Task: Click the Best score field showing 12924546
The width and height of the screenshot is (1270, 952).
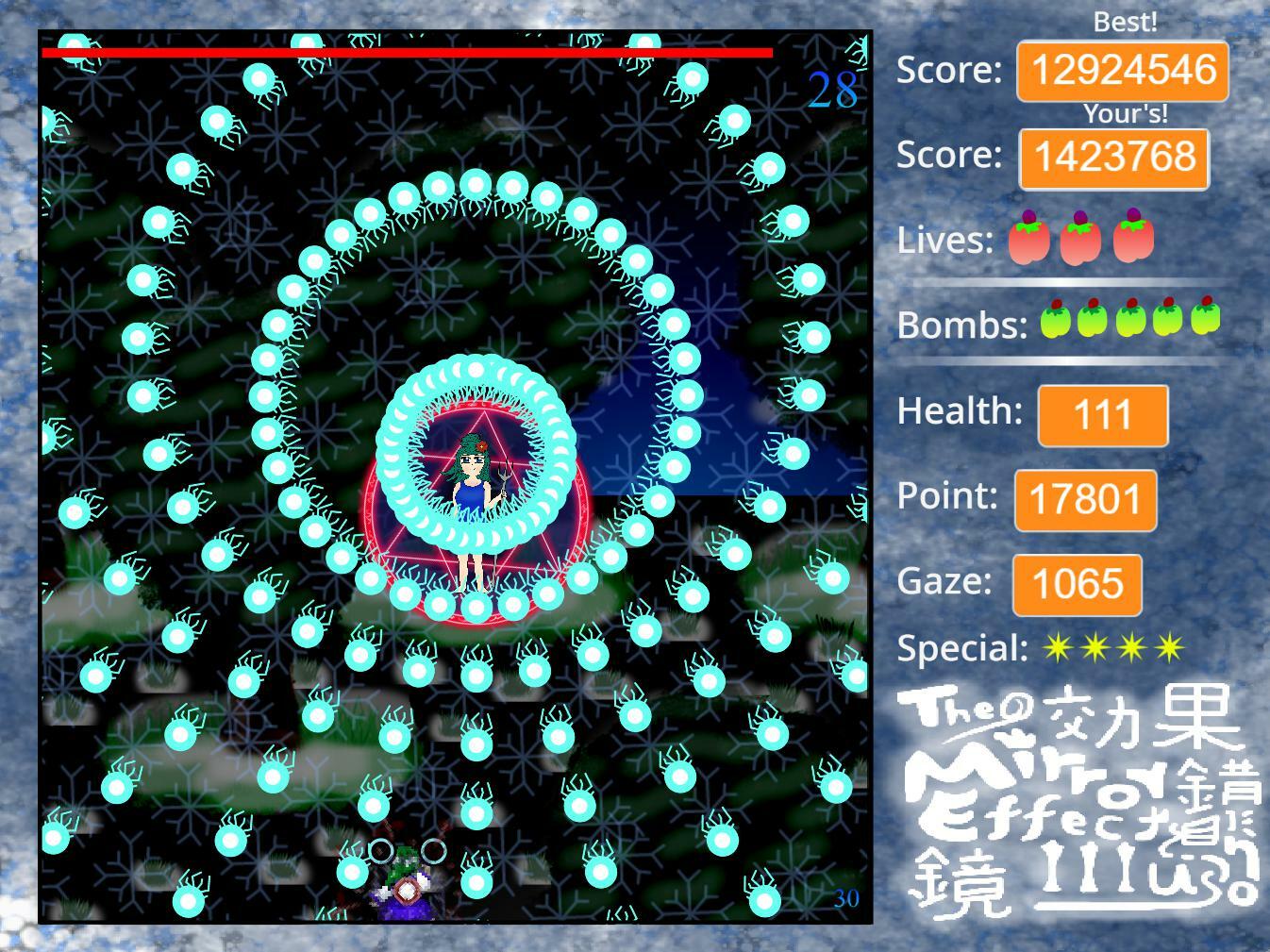Action: (1123, 69)
